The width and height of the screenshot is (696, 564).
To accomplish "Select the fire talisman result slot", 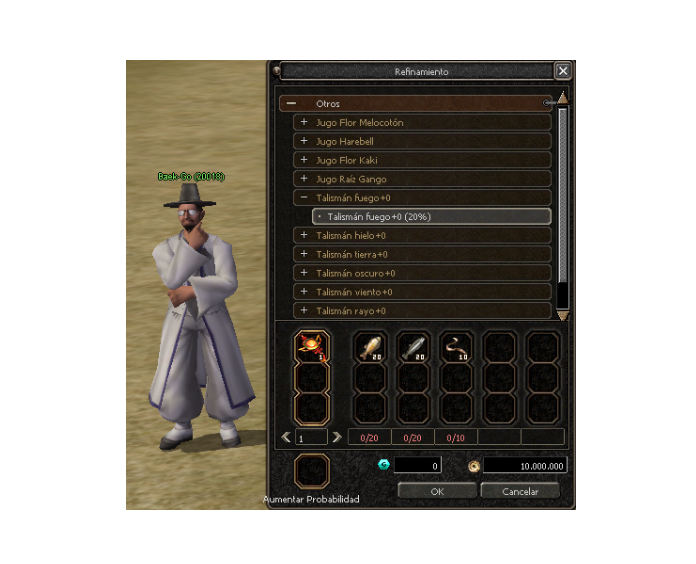I will [311, 347].
